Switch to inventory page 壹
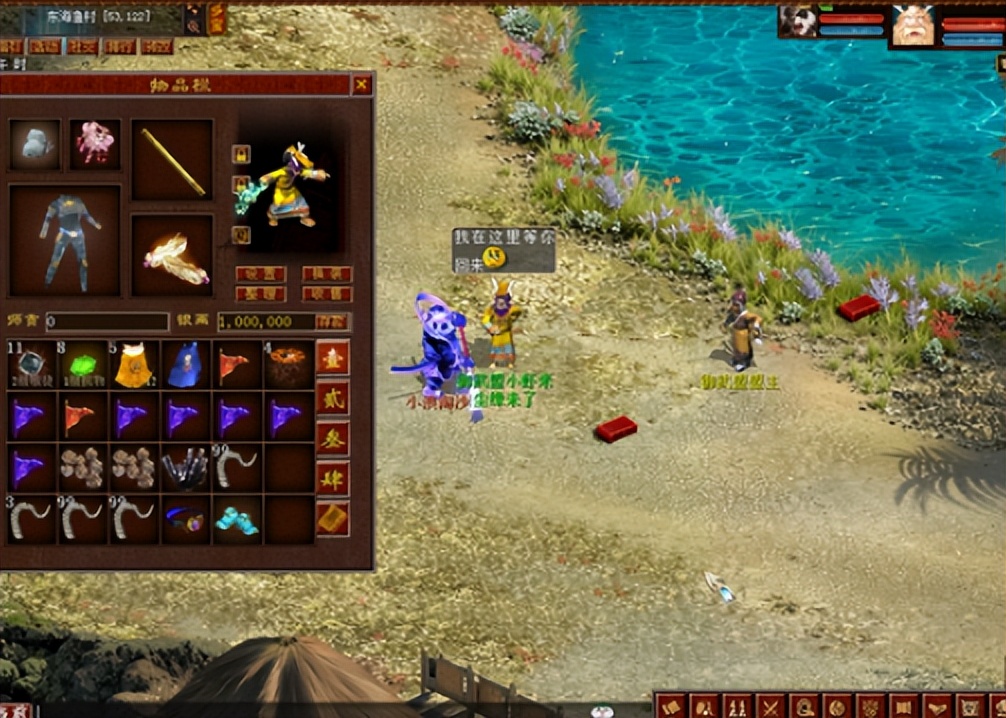The image size is (1006, 718). click(x=333, y=358)
